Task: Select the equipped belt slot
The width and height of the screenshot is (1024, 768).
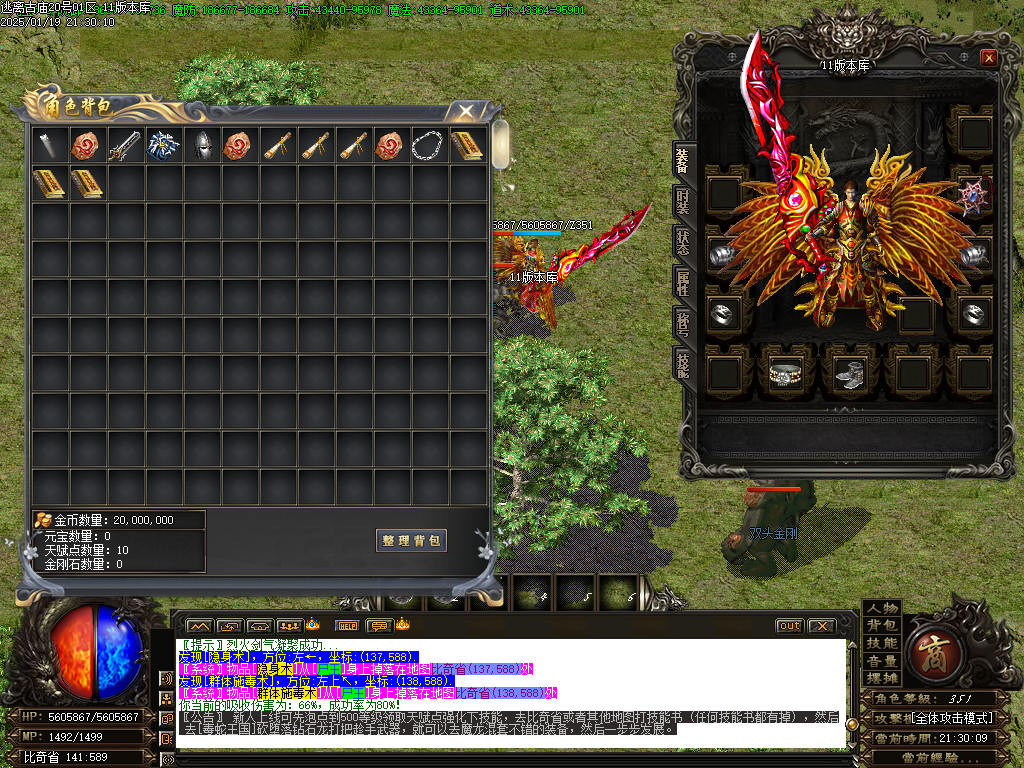Action: coord(785,373)
